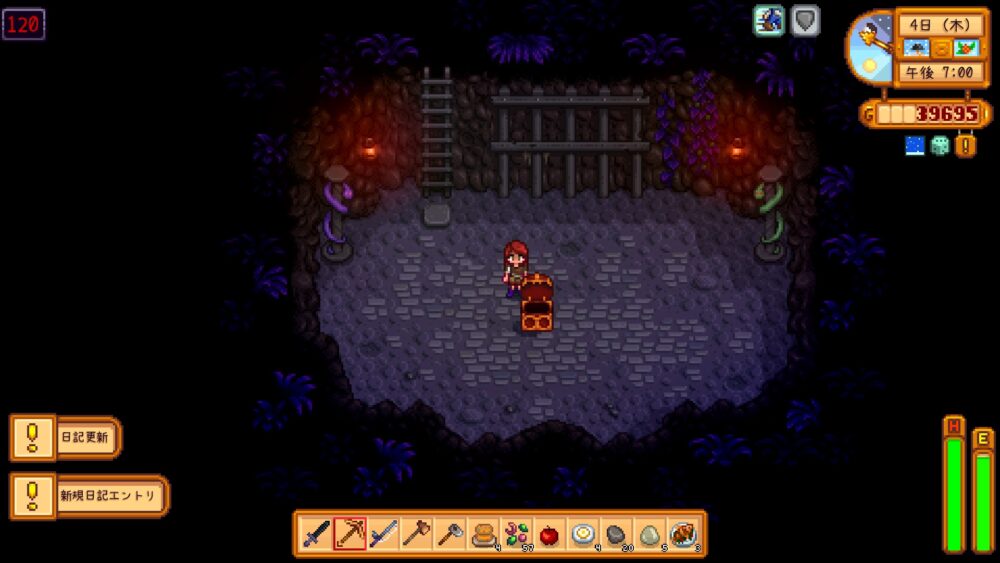Image resolution: width=1000 pixels, height=563 pixels.
Task: Select the cooked fish dish slot
Action: coord(682,534)
